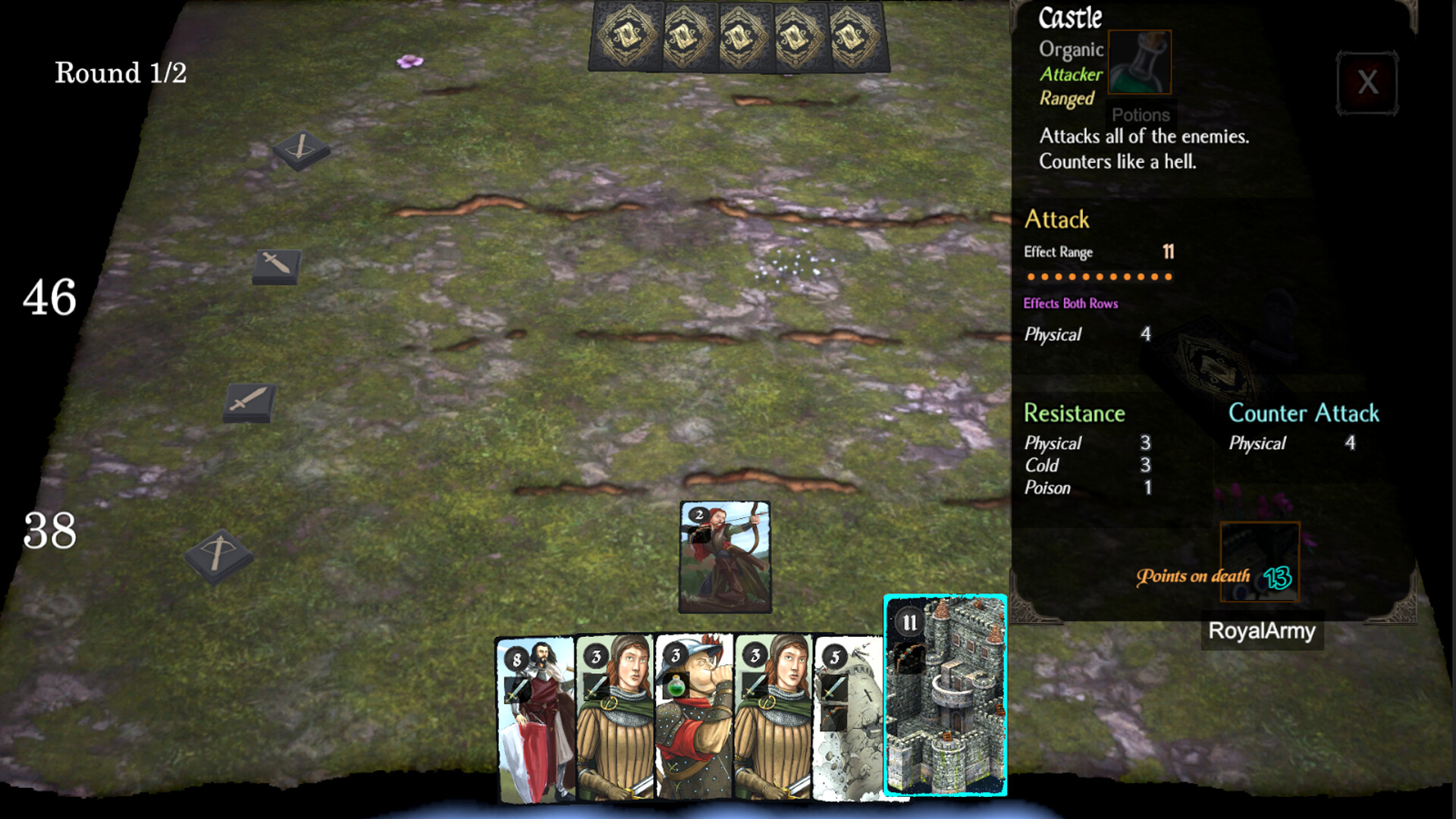Click the Effect Range dotted indicator
The height and width of the screenshot is (819, 1456).
click(1099, 278)
